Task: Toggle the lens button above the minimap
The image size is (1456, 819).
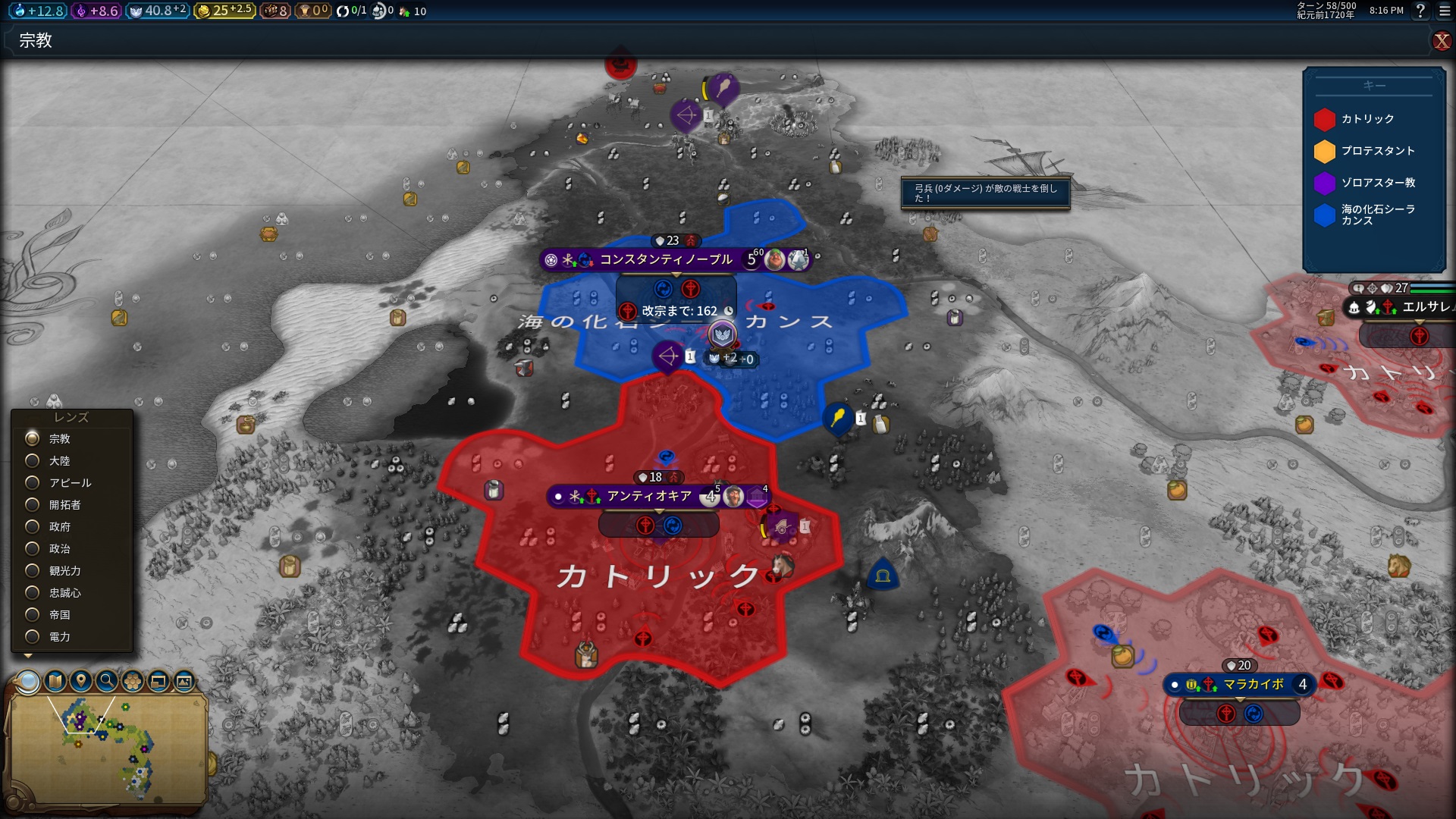Action: [29, 682]
